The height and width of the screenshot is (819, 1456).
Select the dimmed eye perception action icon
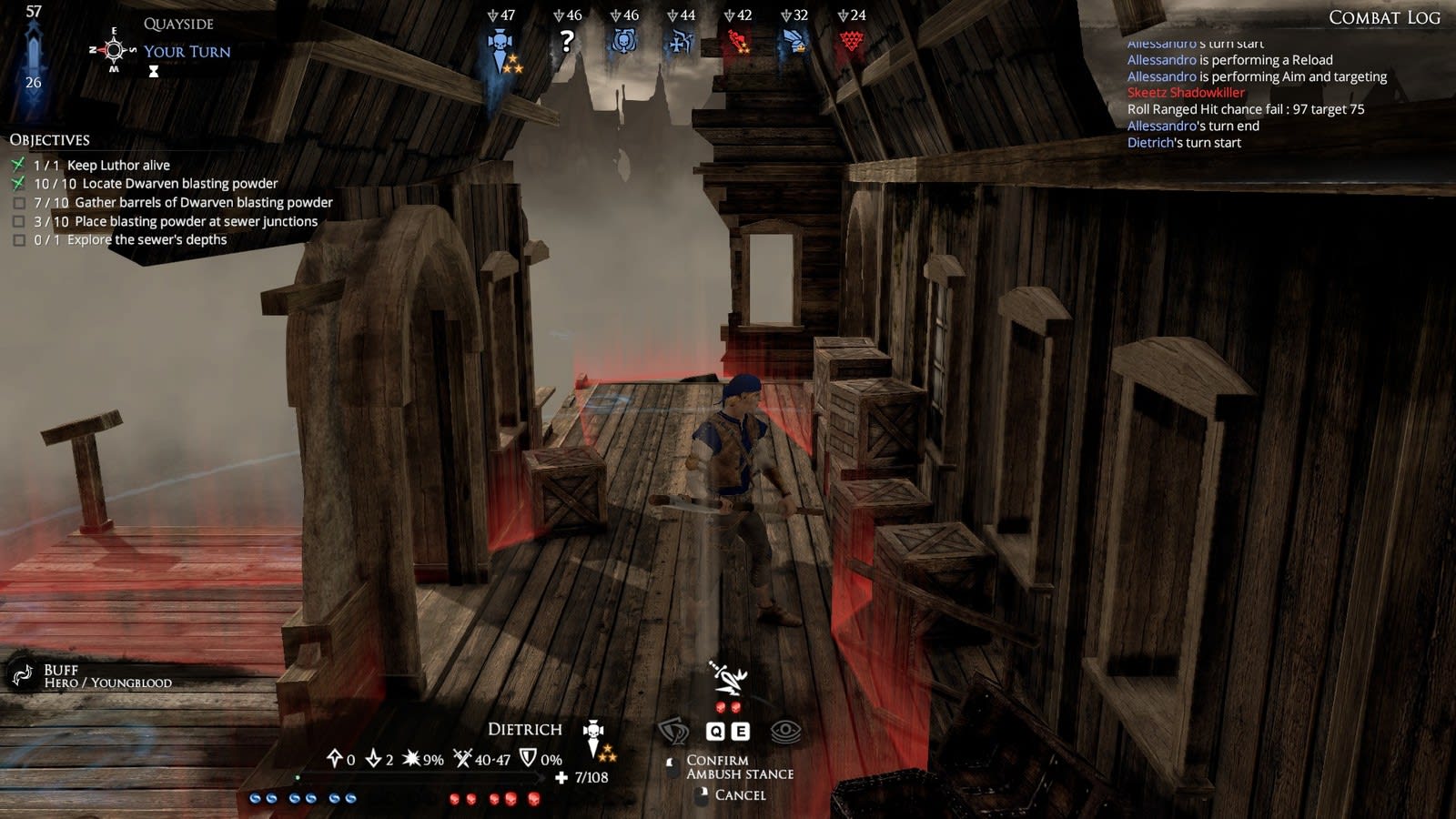tap(785, 731)
